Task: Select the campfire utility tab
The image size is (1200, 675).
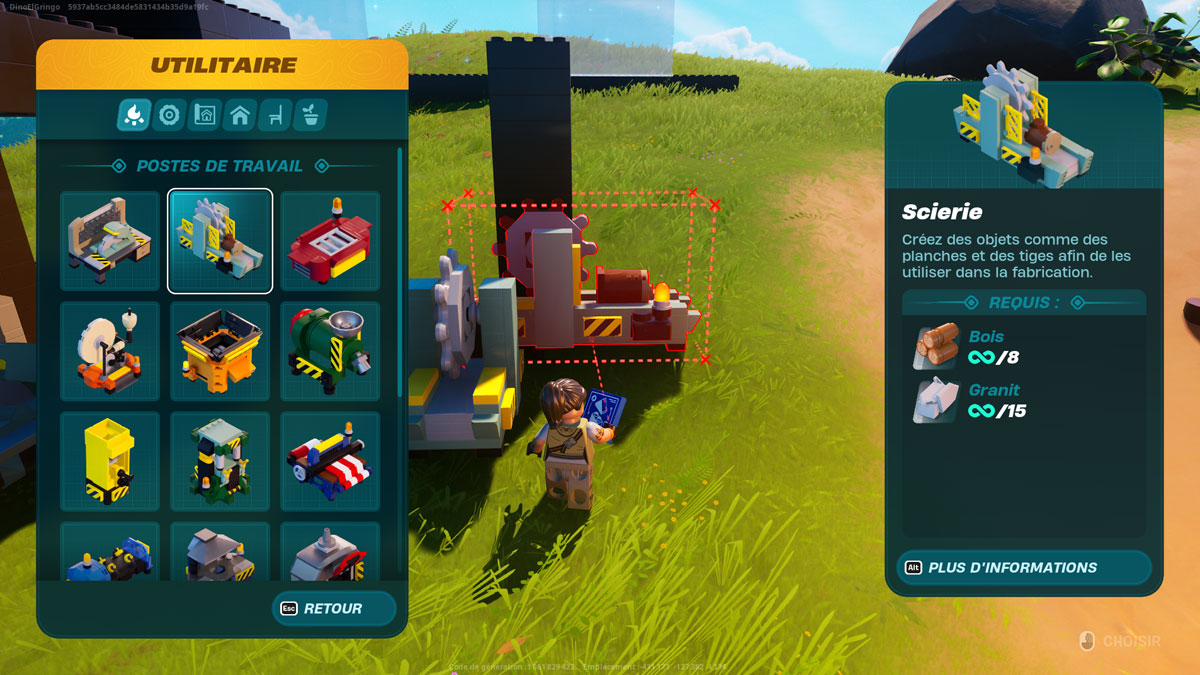Action: tap(134, 116)
